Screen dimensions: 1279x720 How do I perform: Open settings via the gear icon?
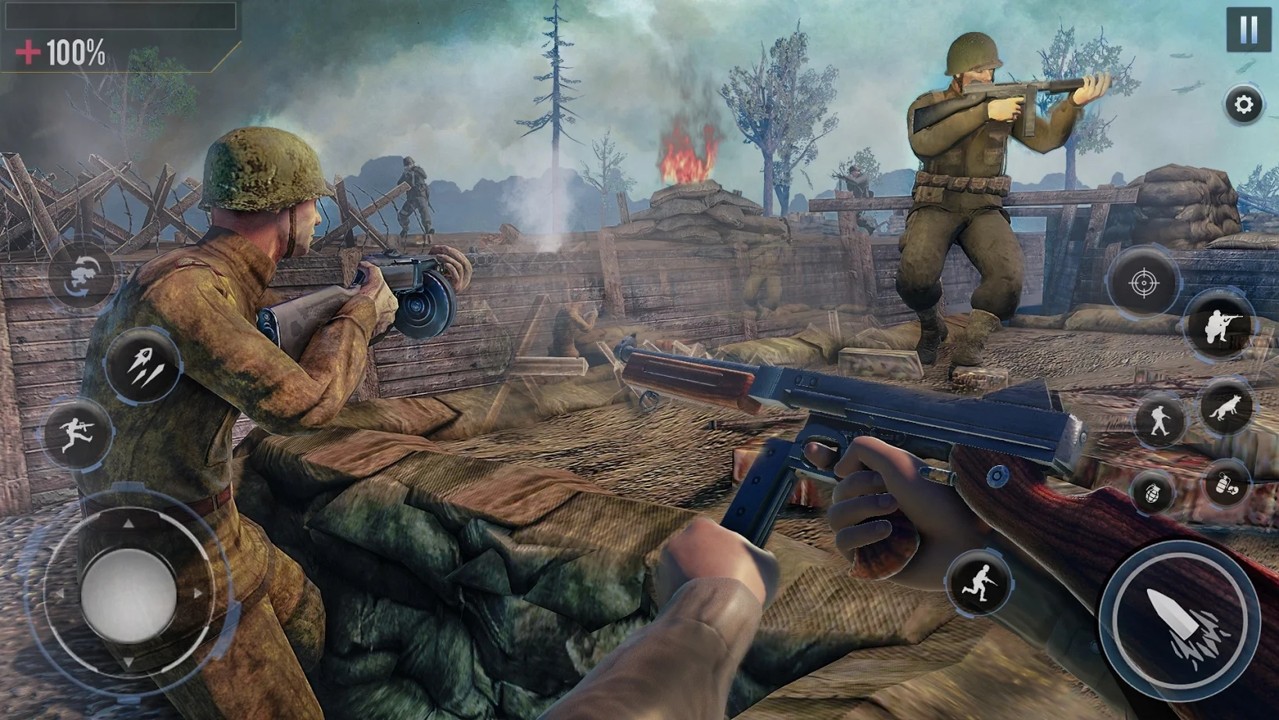coord(1243,104)
